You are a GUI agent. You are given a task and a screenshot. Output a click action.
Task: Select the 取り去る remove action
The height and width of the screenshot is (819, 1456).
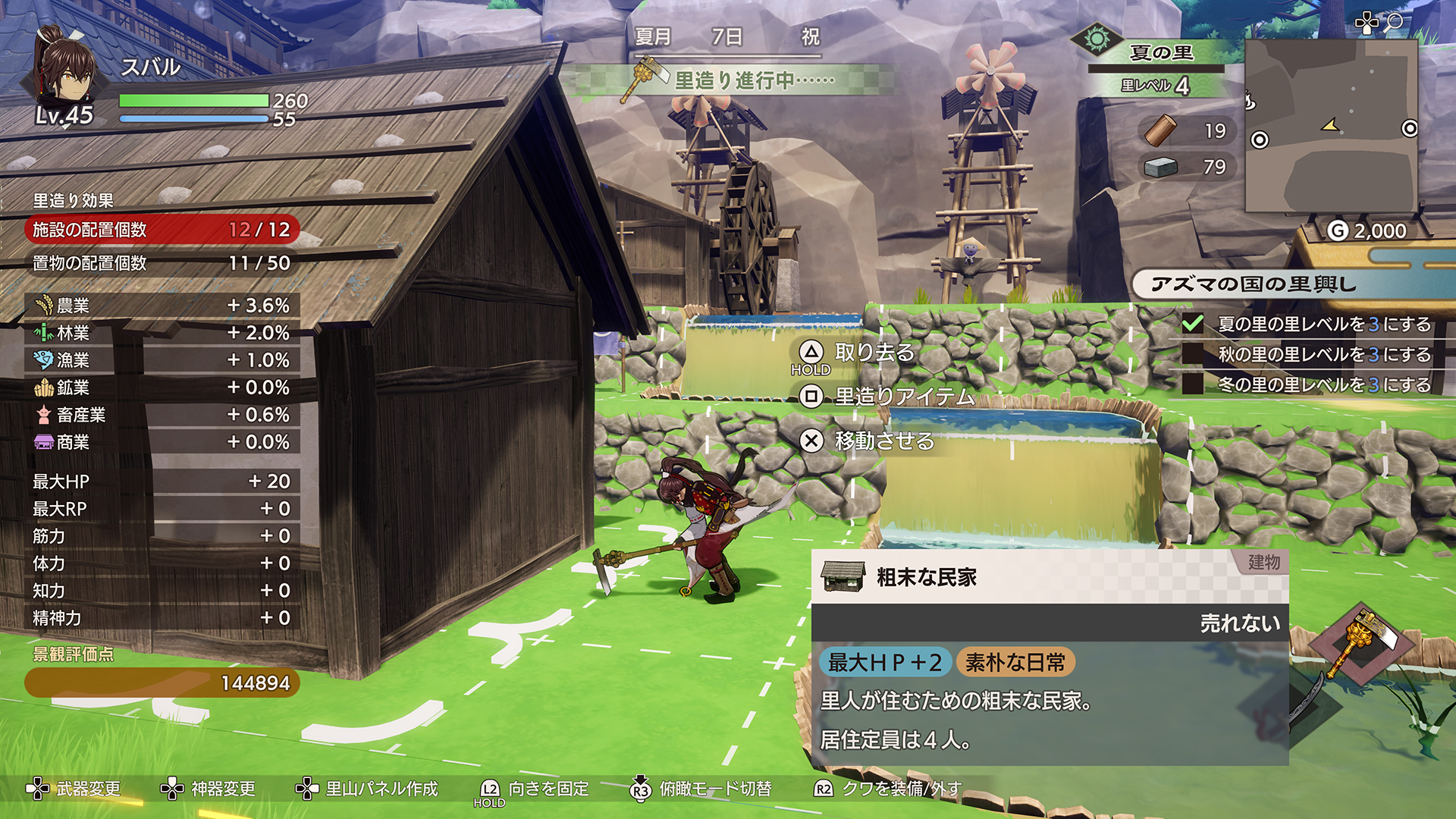coord(874,353)
